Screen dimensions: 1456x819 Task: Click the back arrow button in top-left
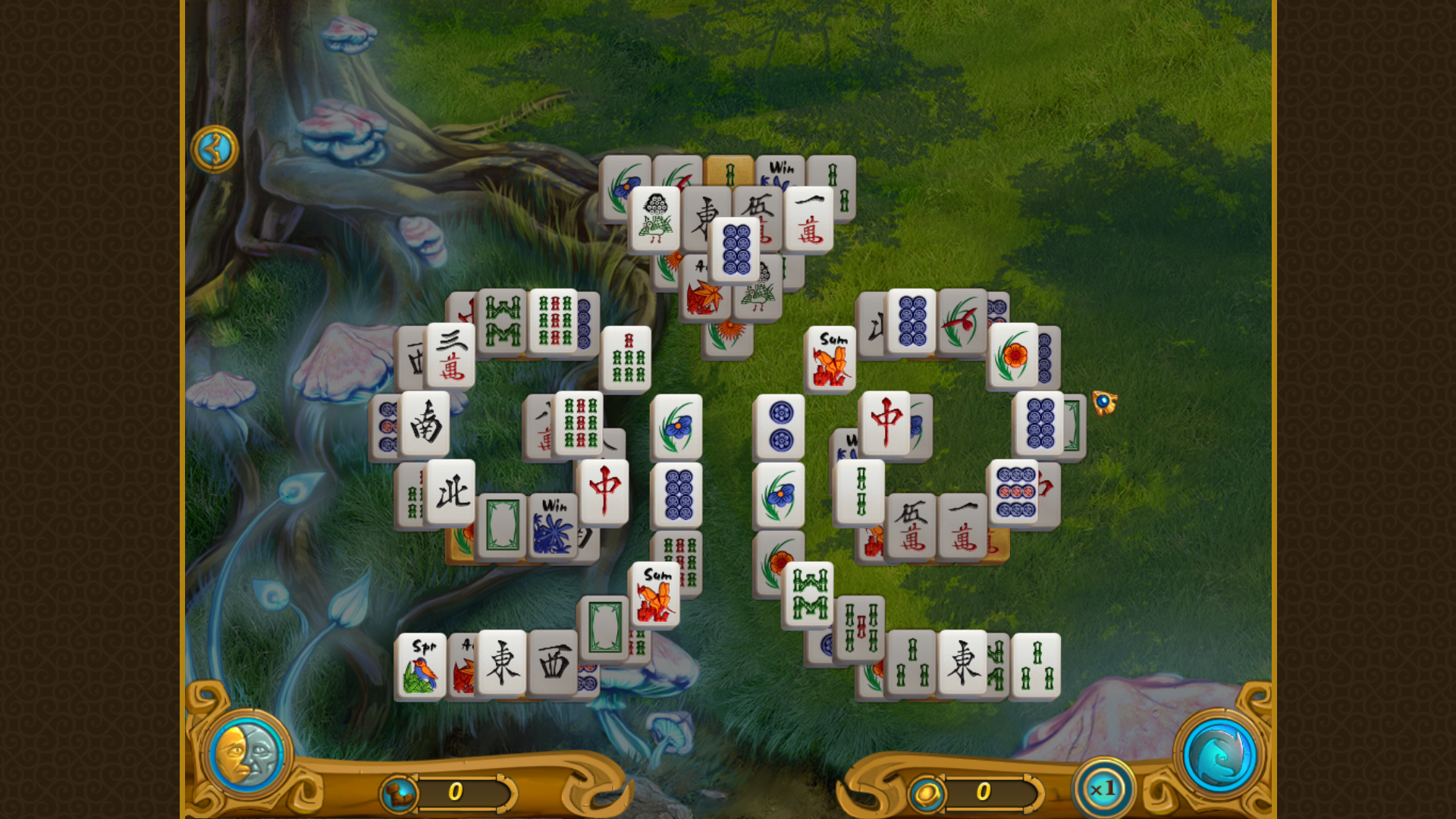[x=216, y=148]
